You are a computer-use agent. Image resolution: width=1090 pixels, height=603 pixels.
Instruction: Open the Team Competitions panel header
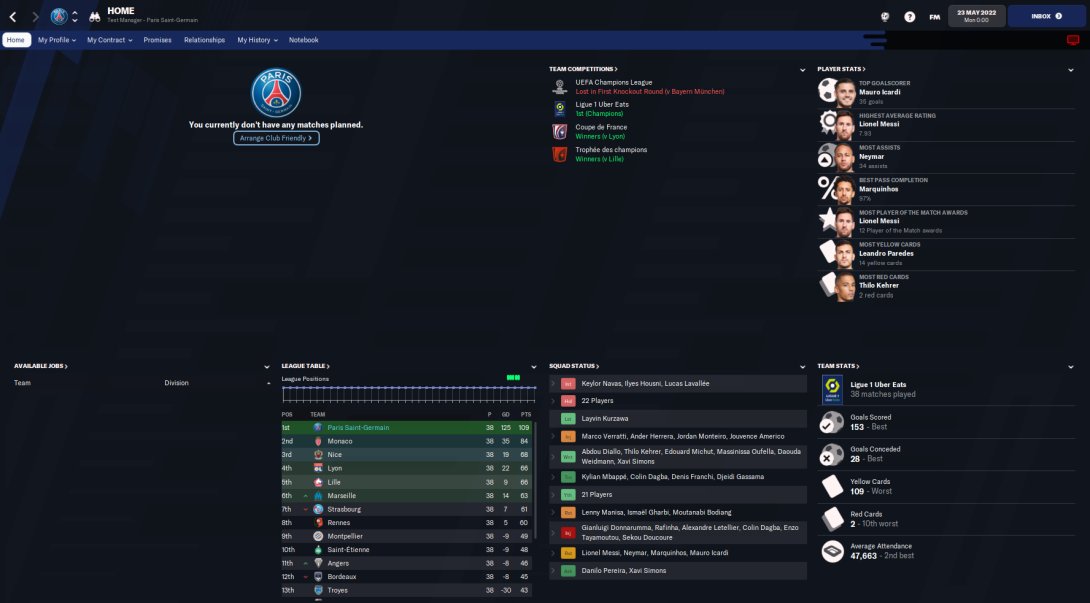(583, 69)
